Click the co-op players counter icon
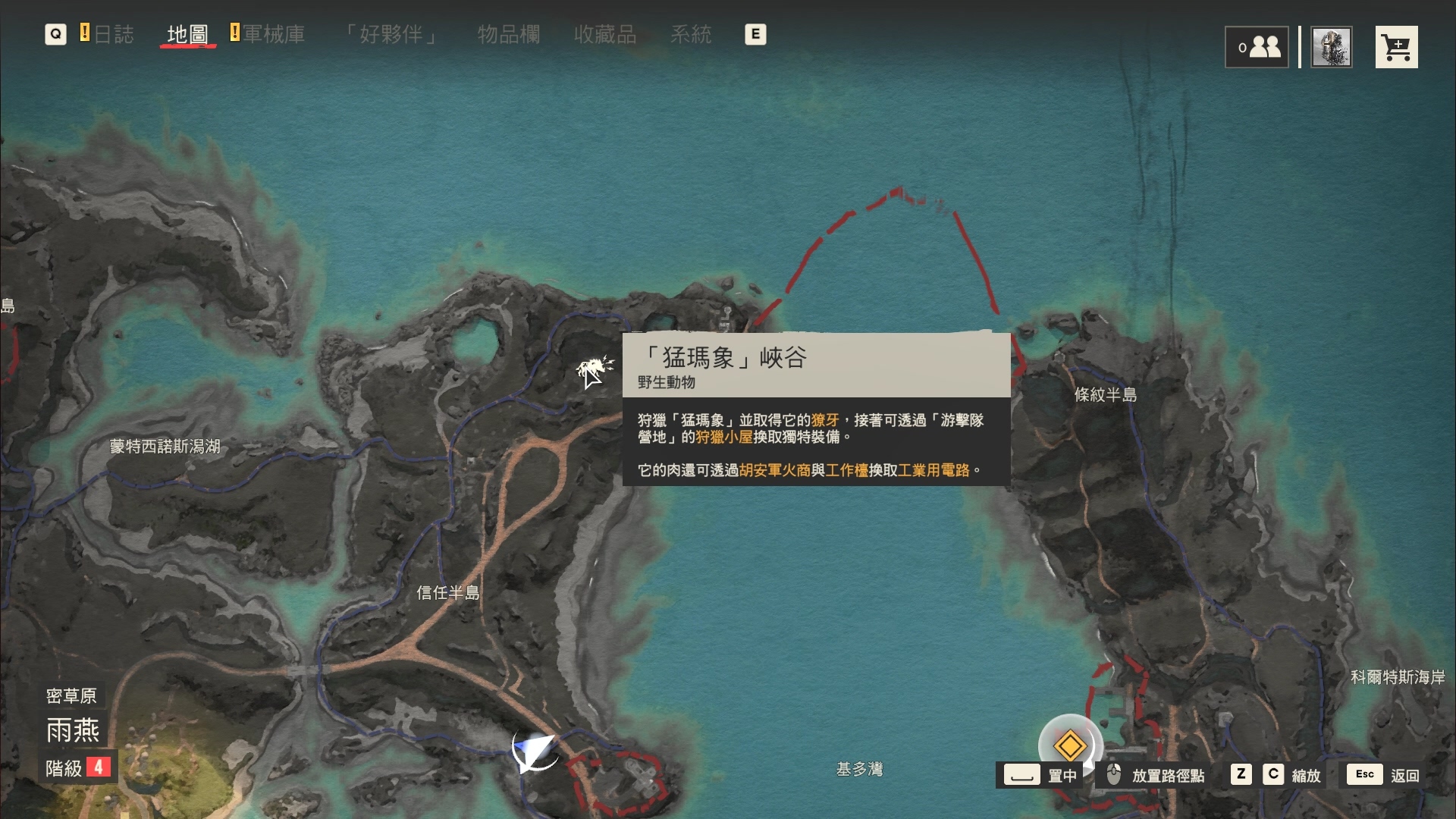1456x819 pixels. tap(1257, 46)
